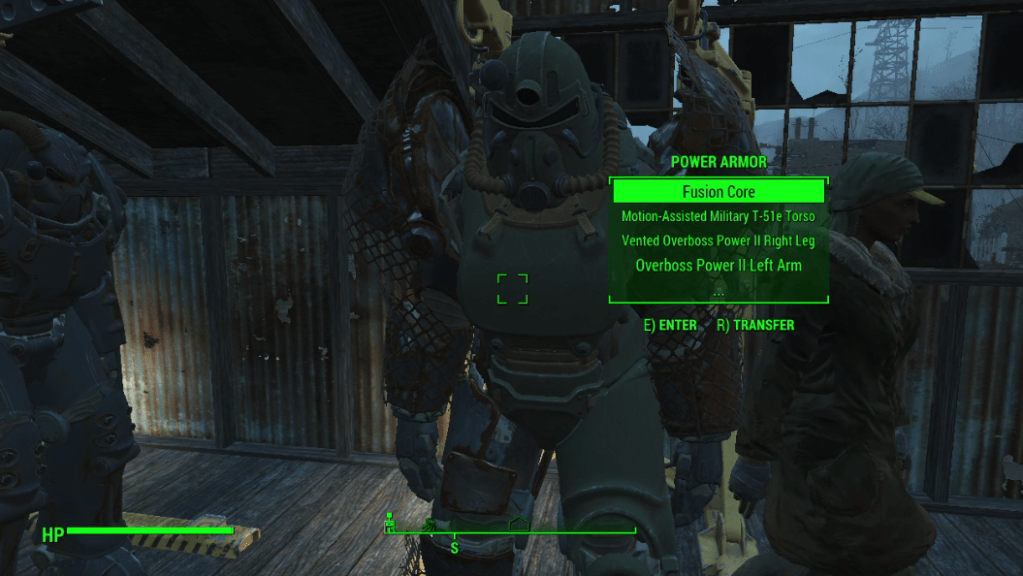Select Fusion Core in the power armor list
The image size is (1023, 576).
pos(718,192)
